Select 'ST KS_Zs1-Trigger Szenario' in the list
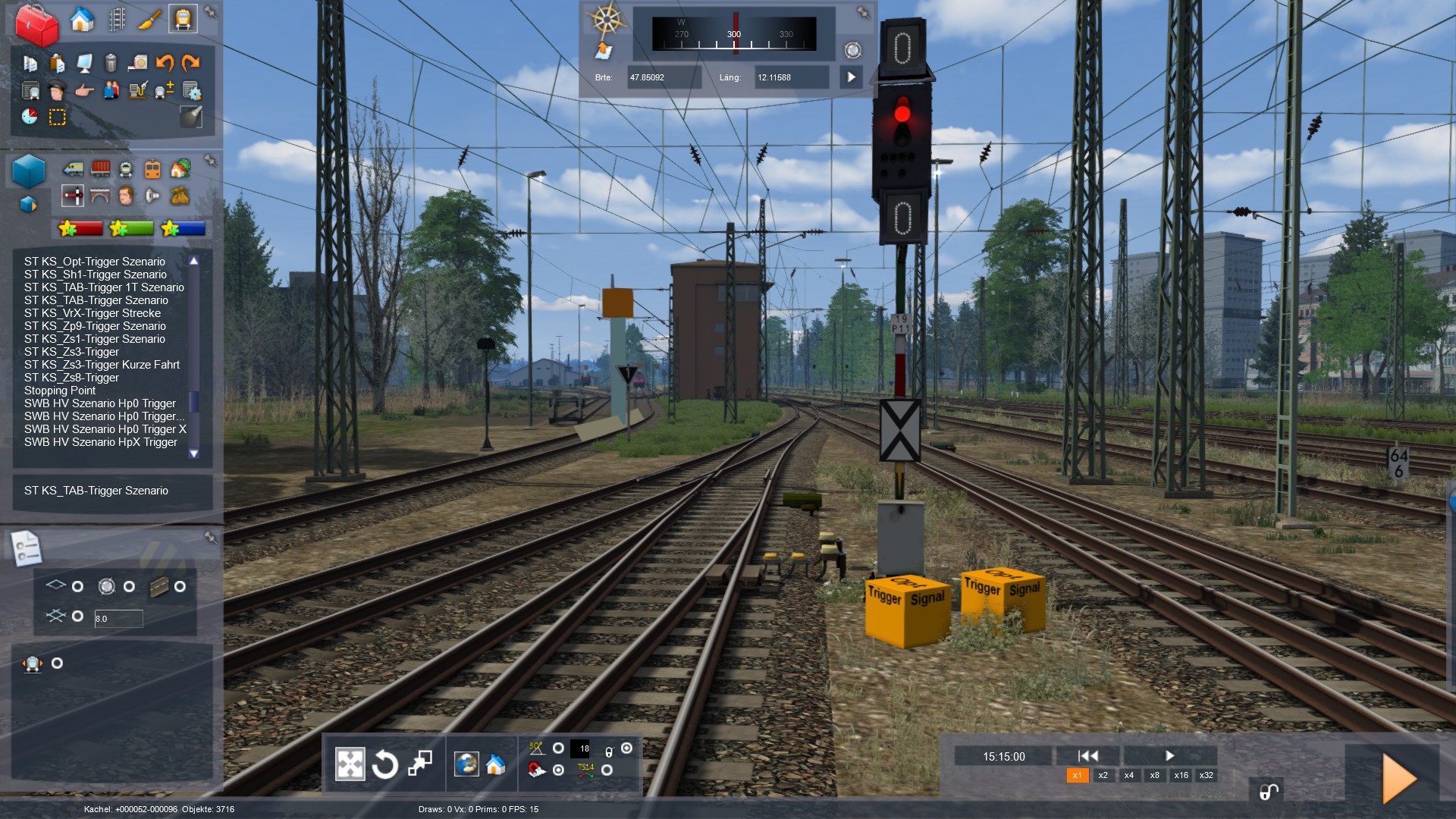 [95, 339]
